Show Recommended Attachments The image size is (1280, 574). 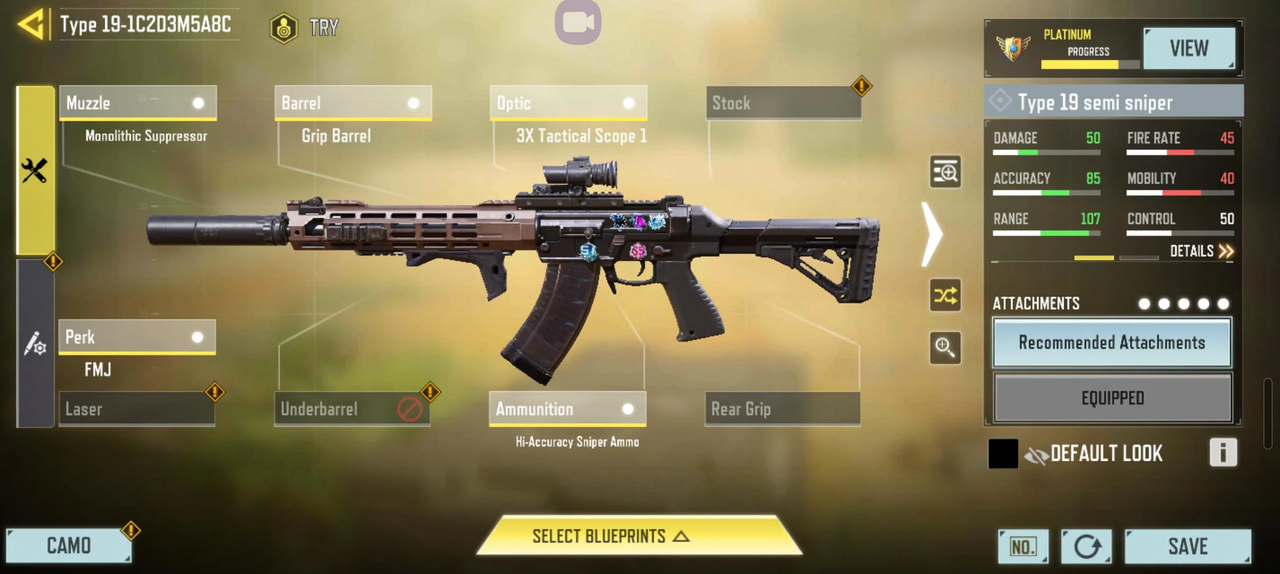point(1112,343)
